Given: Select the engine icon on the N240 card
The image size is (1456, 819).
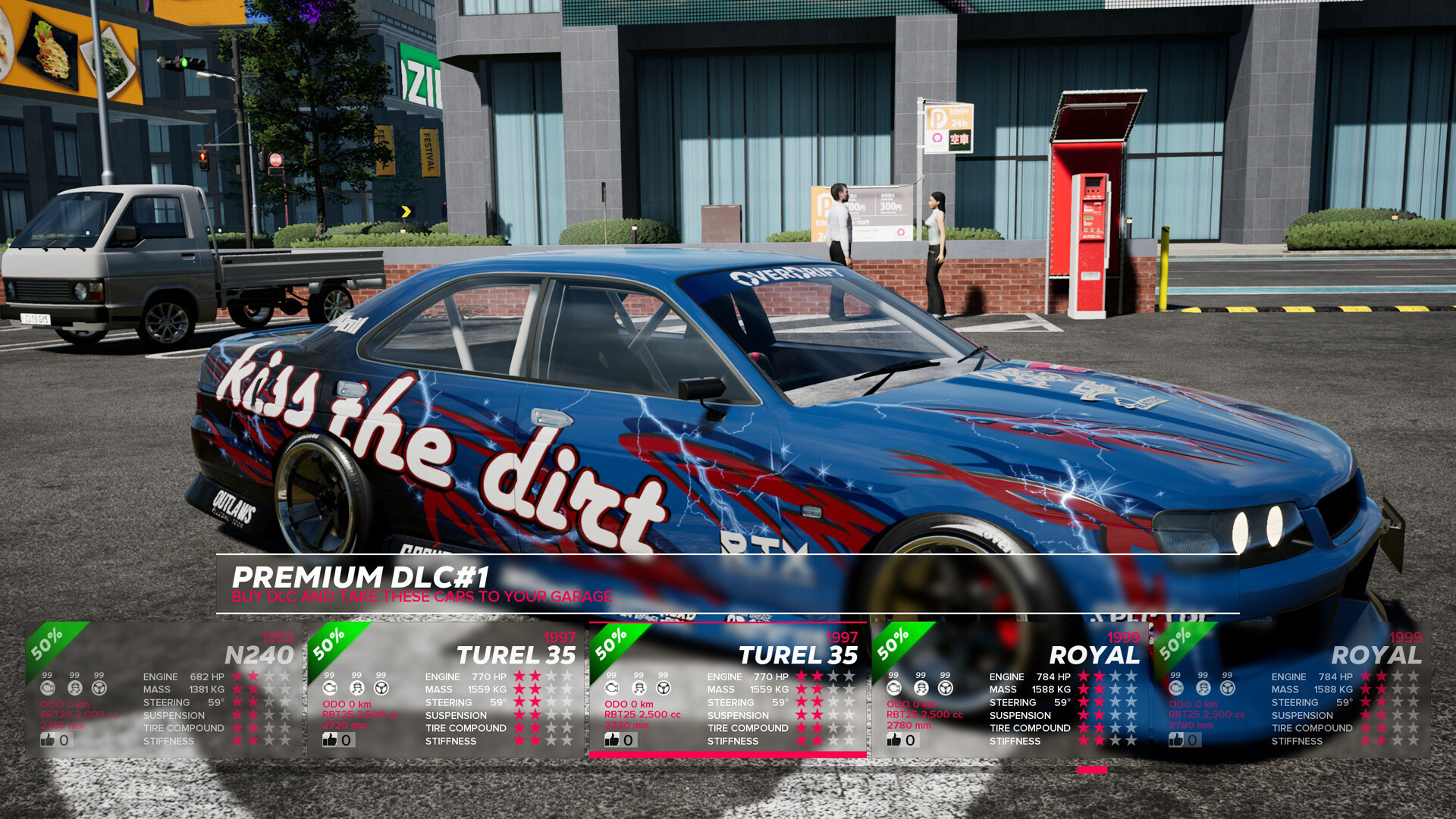Looking at the screenshot, I should [x=49, y=688].
